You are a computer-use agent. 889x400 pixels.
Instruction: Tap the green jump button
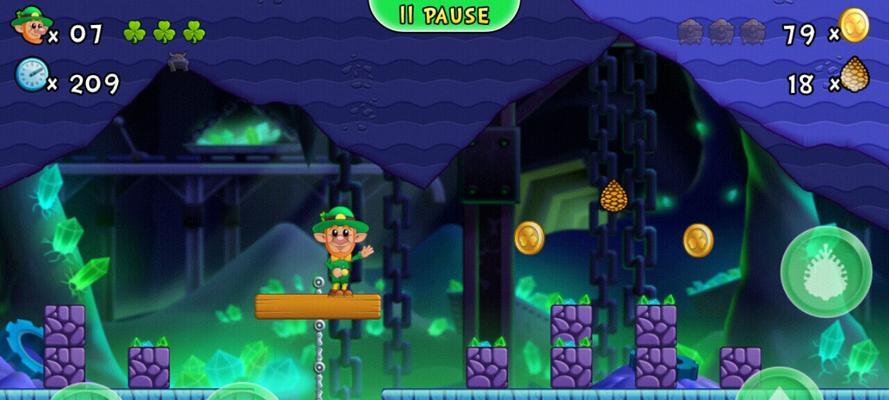pos(779,387)
